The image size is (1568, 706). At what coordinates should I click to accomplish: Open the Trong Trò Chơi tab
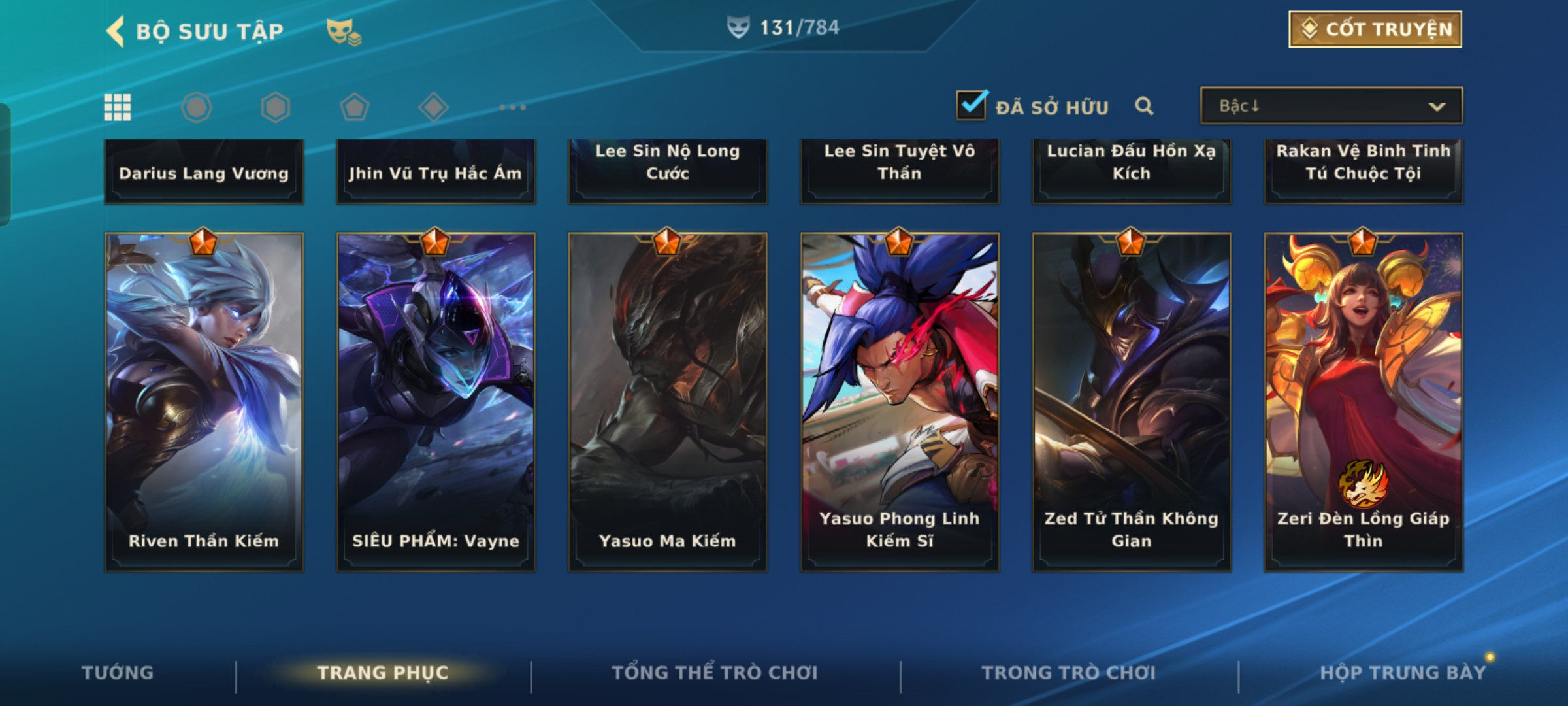[x=1069, y=673]
